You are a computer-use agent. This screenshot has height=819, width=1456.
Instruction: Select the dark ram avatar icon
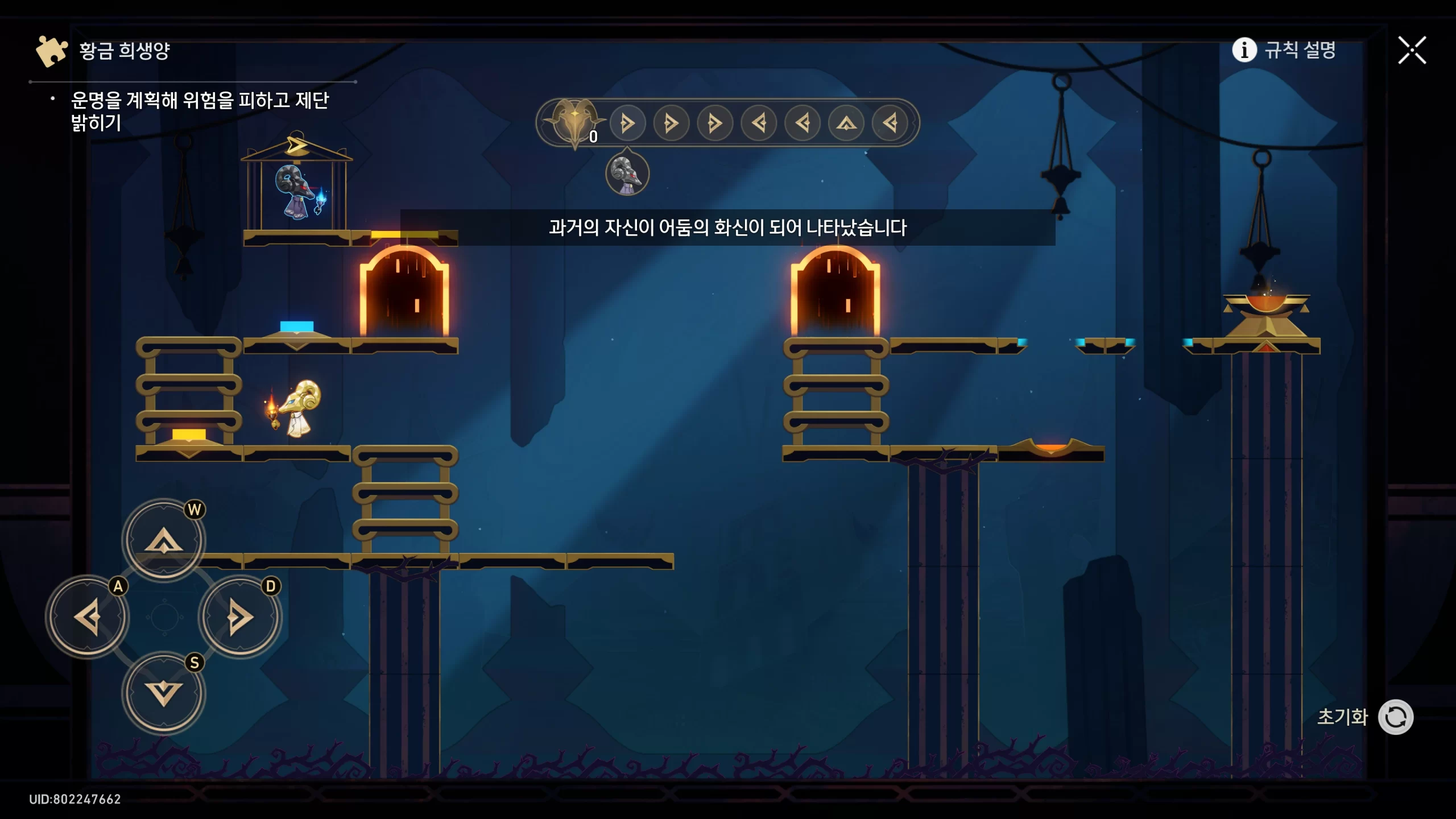tap(627, 173)
